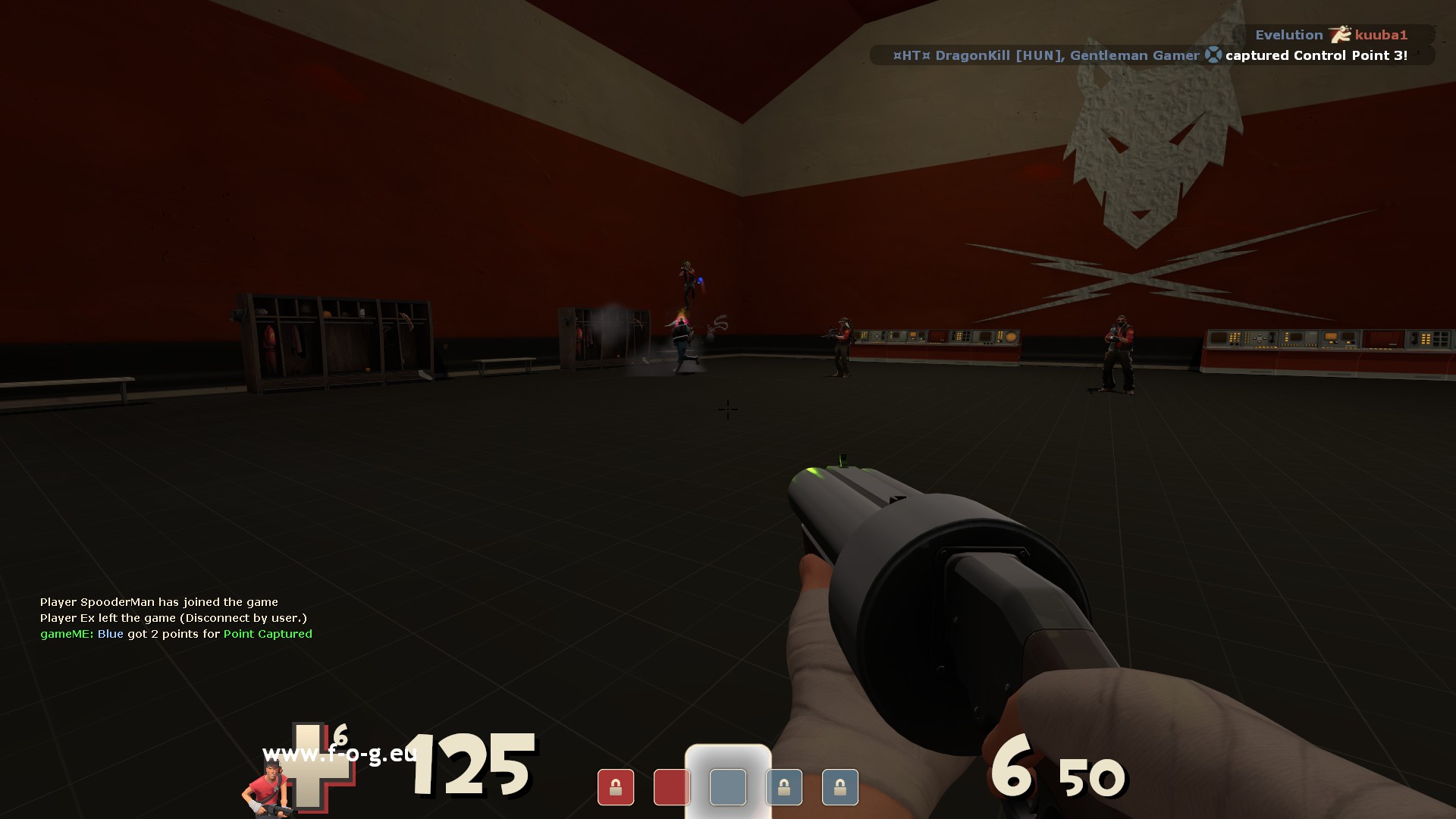Select the Evelution kuuba1 kill feed entry
This screenshot has width=1456, height=819.
(x=1332, y=35)
